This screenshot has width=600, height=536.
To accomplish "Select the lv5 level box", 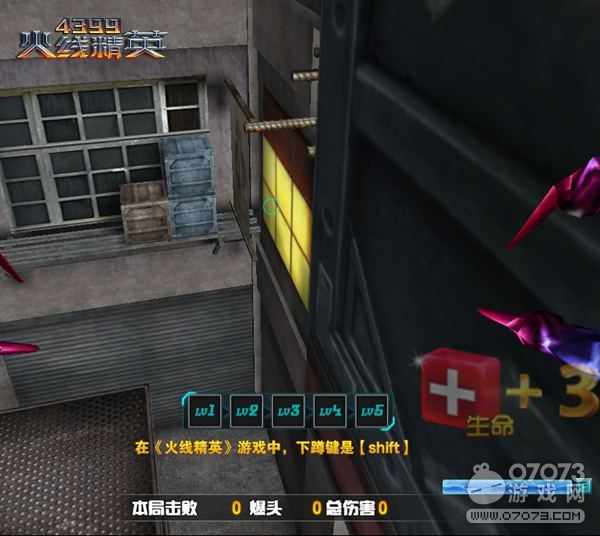I will click(x=372, y=411).
